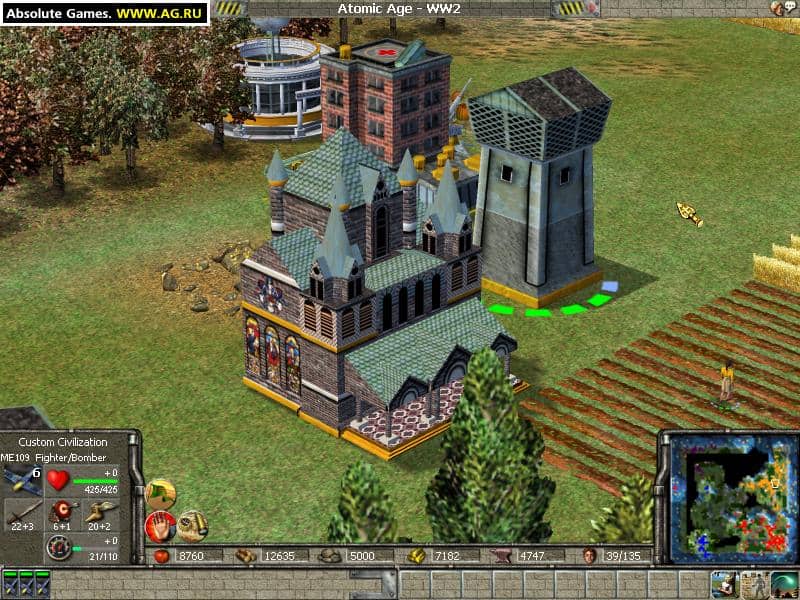Activate the red hand stop command
This screenshot has height=600, width=800.
pyautogui.click(x=160, y=525)
